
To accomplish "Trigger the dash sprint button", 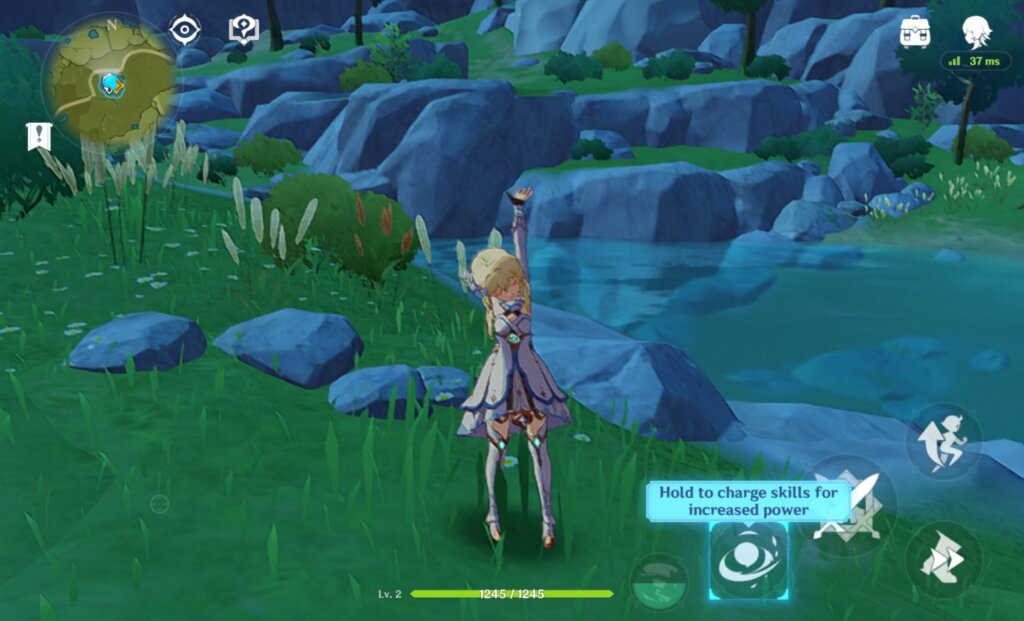I will click(x=943, y=560).
